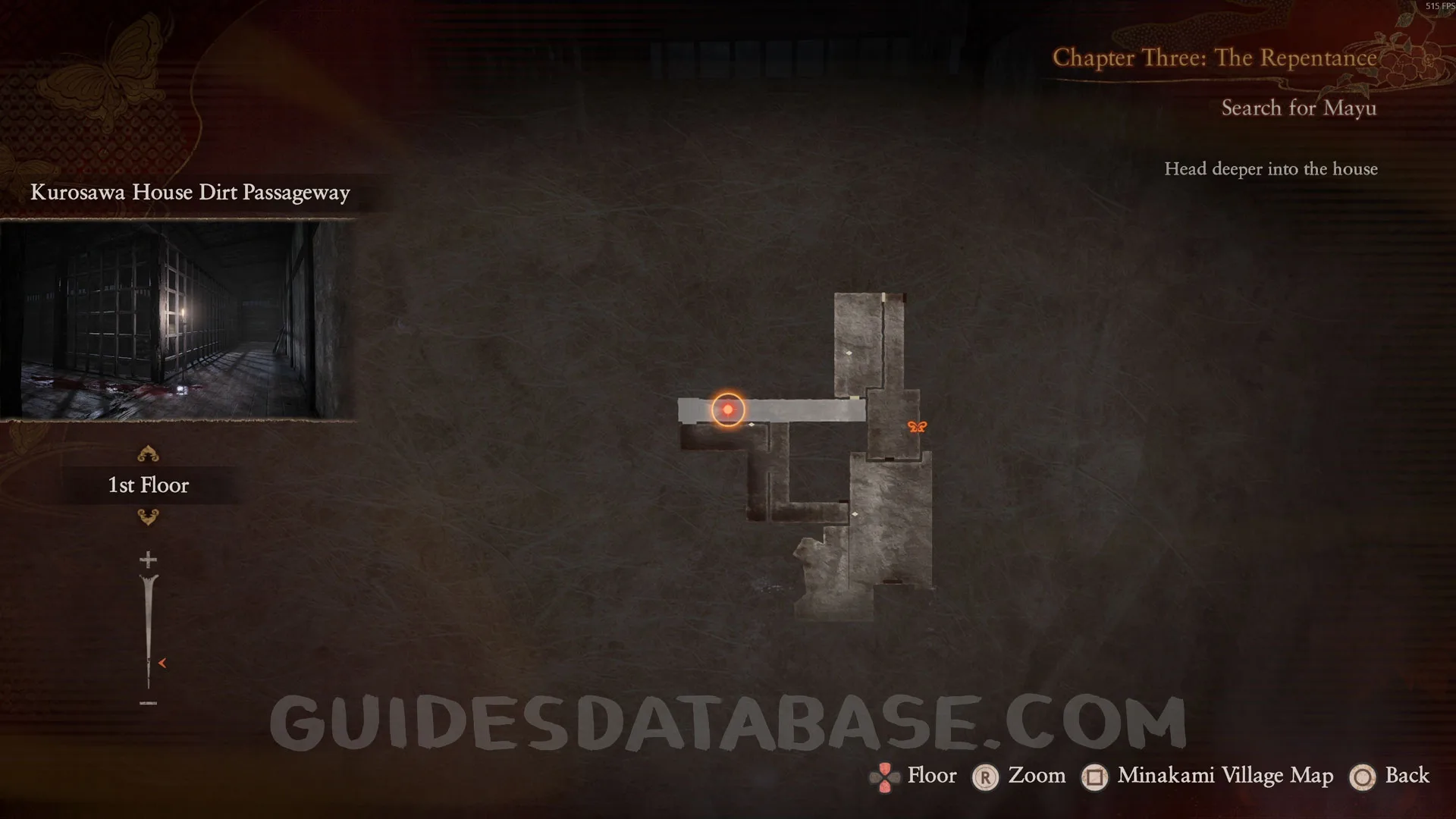Go down one floor with the lower arrow
1456x819 pixels.
(x=148, y=517)
